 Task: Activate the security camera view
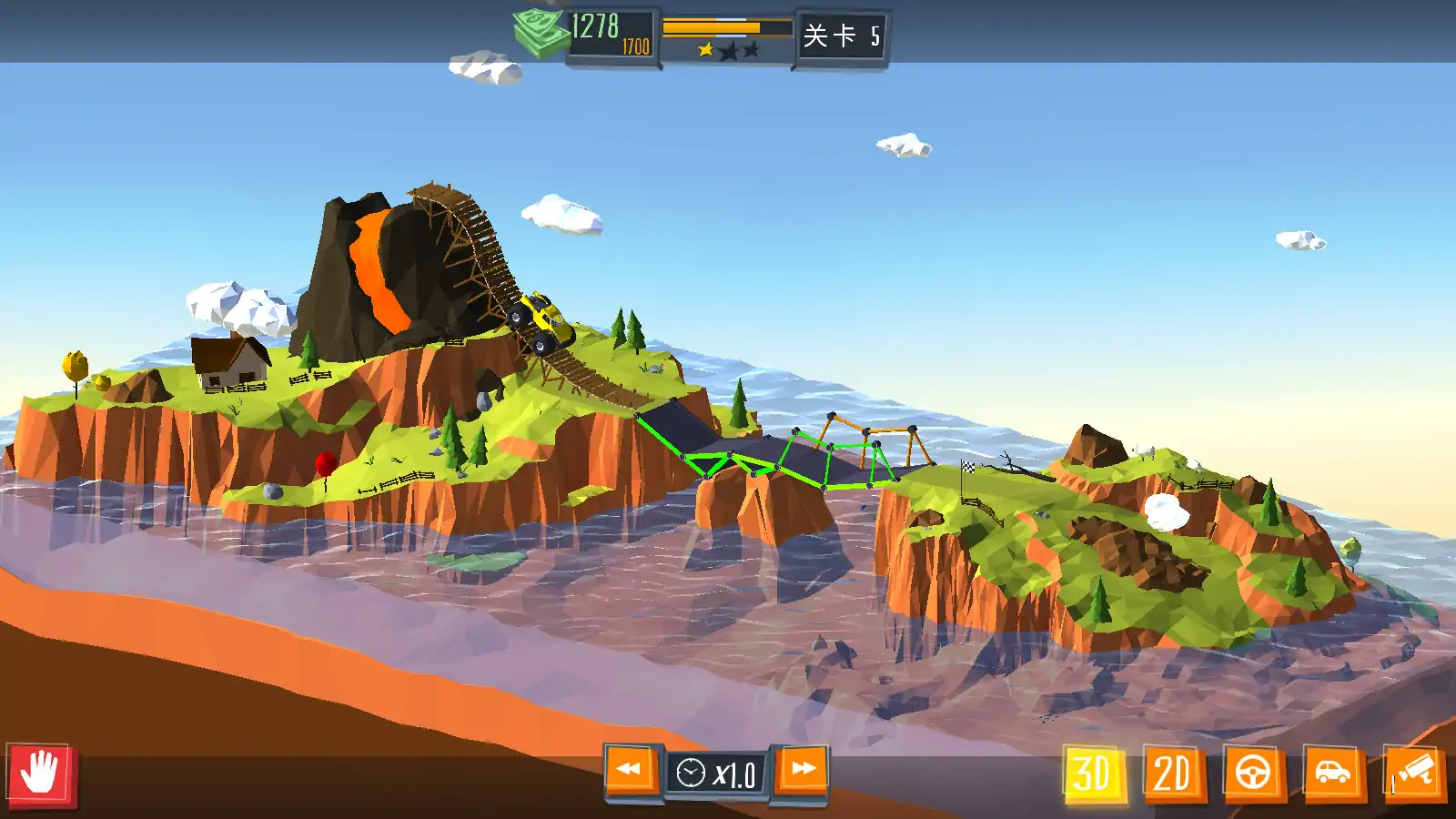pos(1413,774)
